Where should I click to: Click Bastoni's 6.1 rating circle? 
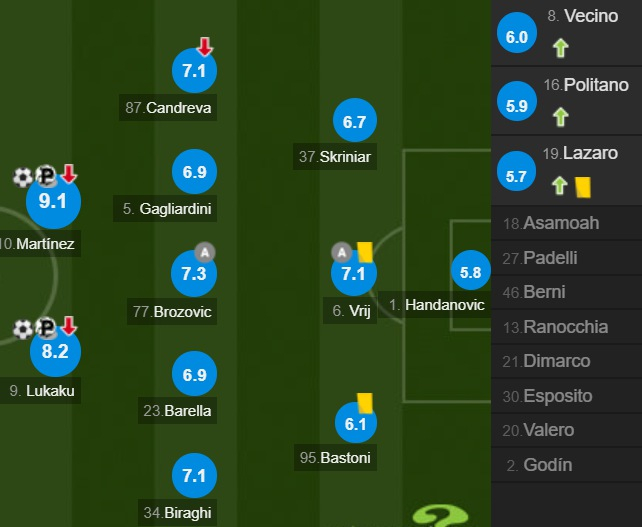tap(356, 425)
